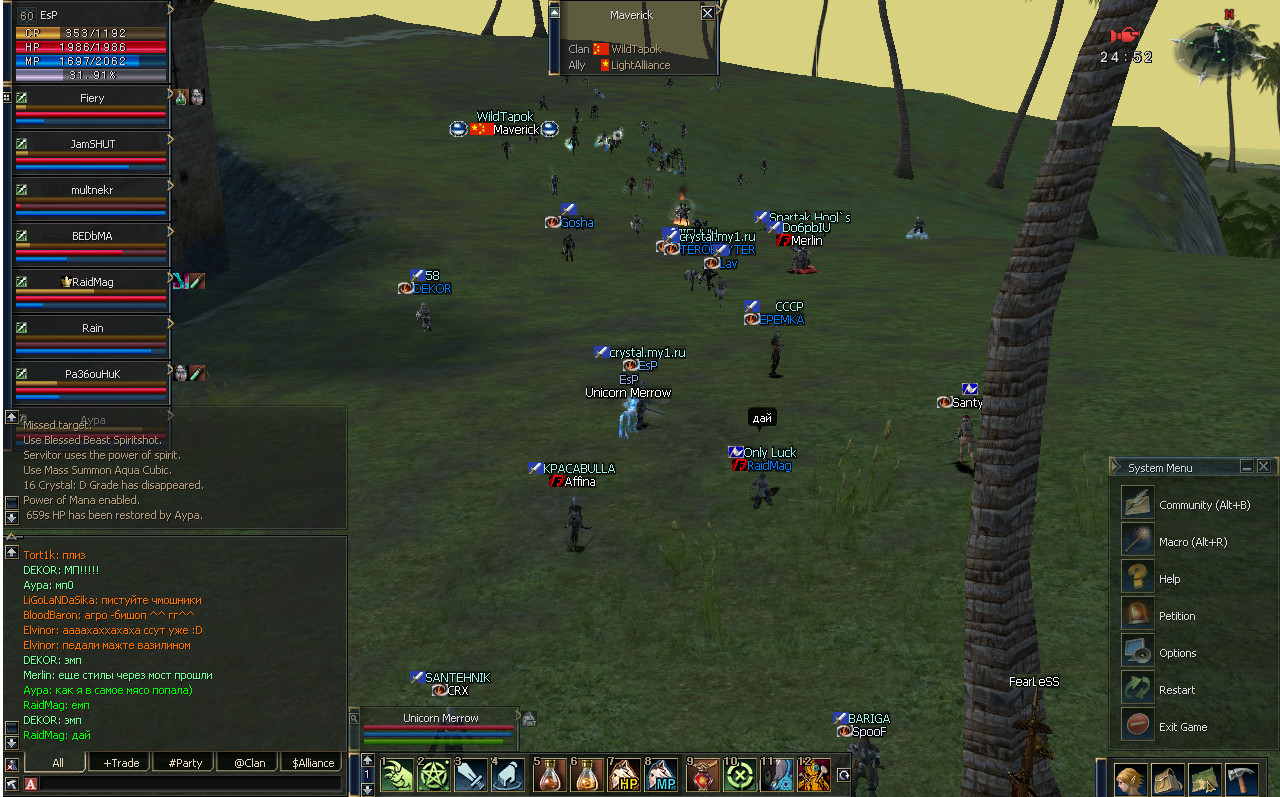The image size is (1280, 797).
Task: Open the @Clan chat tab
Action: point(249,763)
